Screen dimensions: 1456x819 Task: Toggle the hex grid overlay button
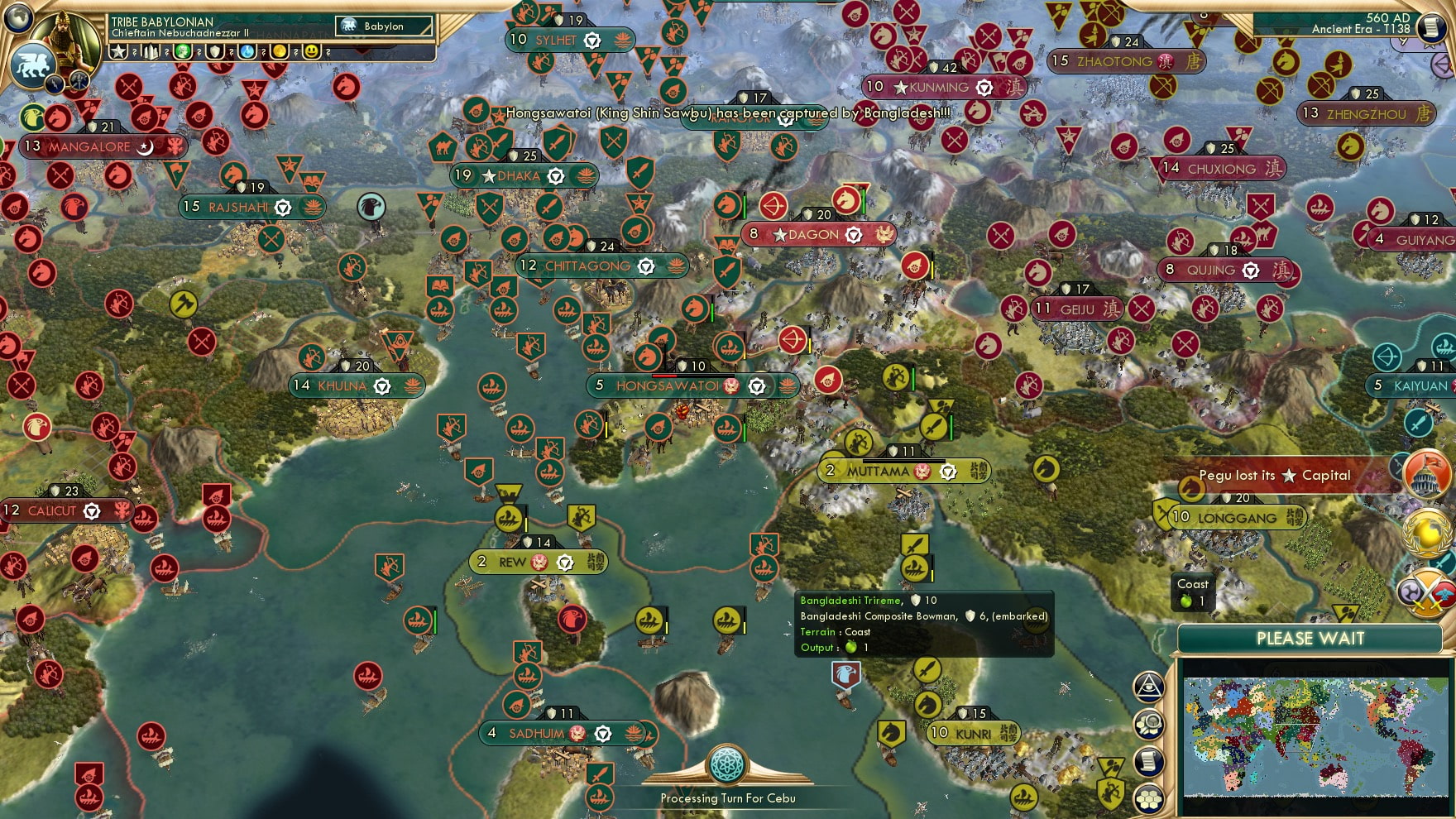[x=1148, y=799]
